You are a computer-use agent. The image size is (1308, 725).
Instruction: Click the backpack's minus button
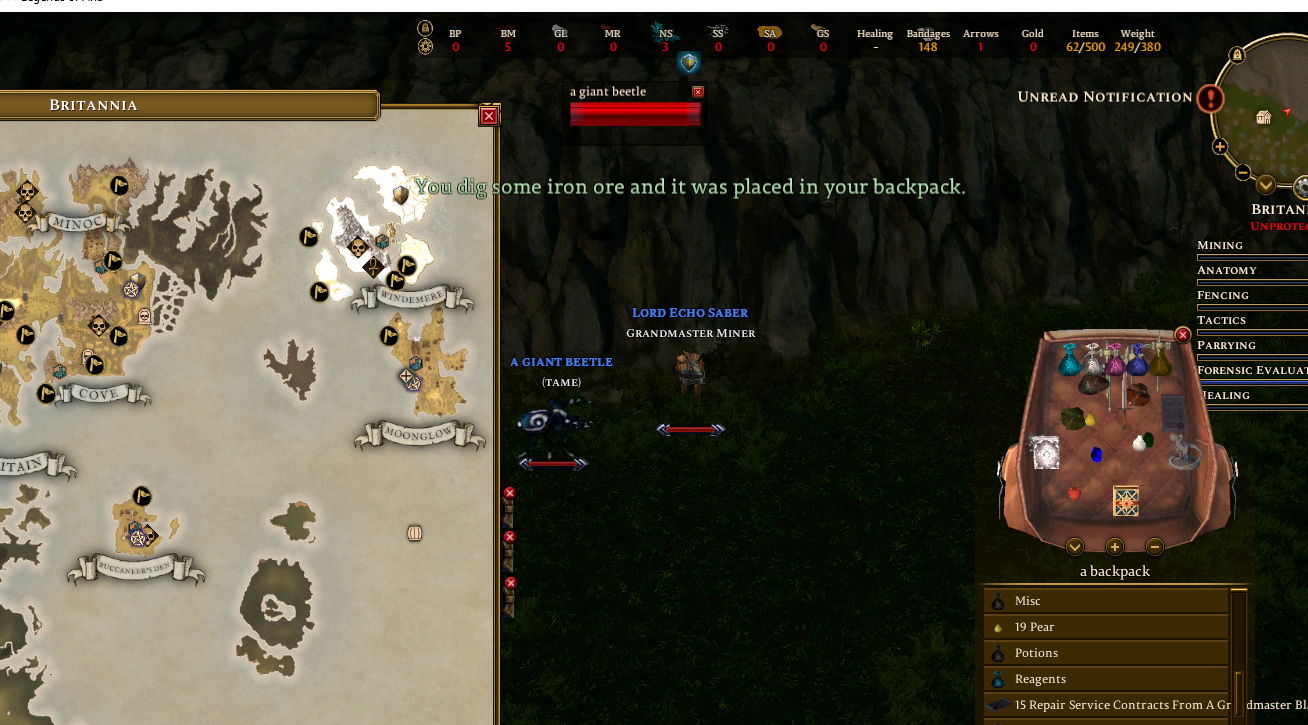pyautogui.click(x=1154, y=546)
